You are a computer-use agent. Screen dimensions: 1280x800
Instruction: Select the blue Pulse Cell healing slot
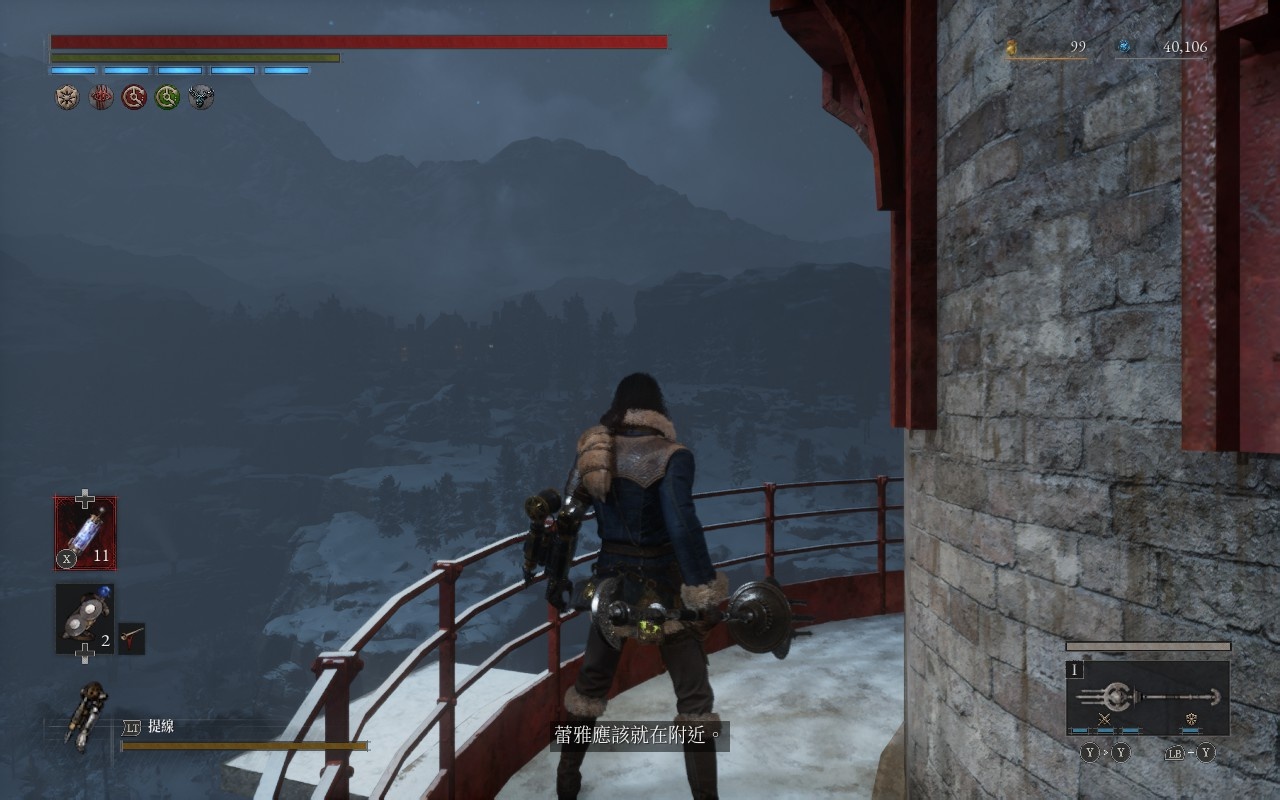tap(85, 533)
